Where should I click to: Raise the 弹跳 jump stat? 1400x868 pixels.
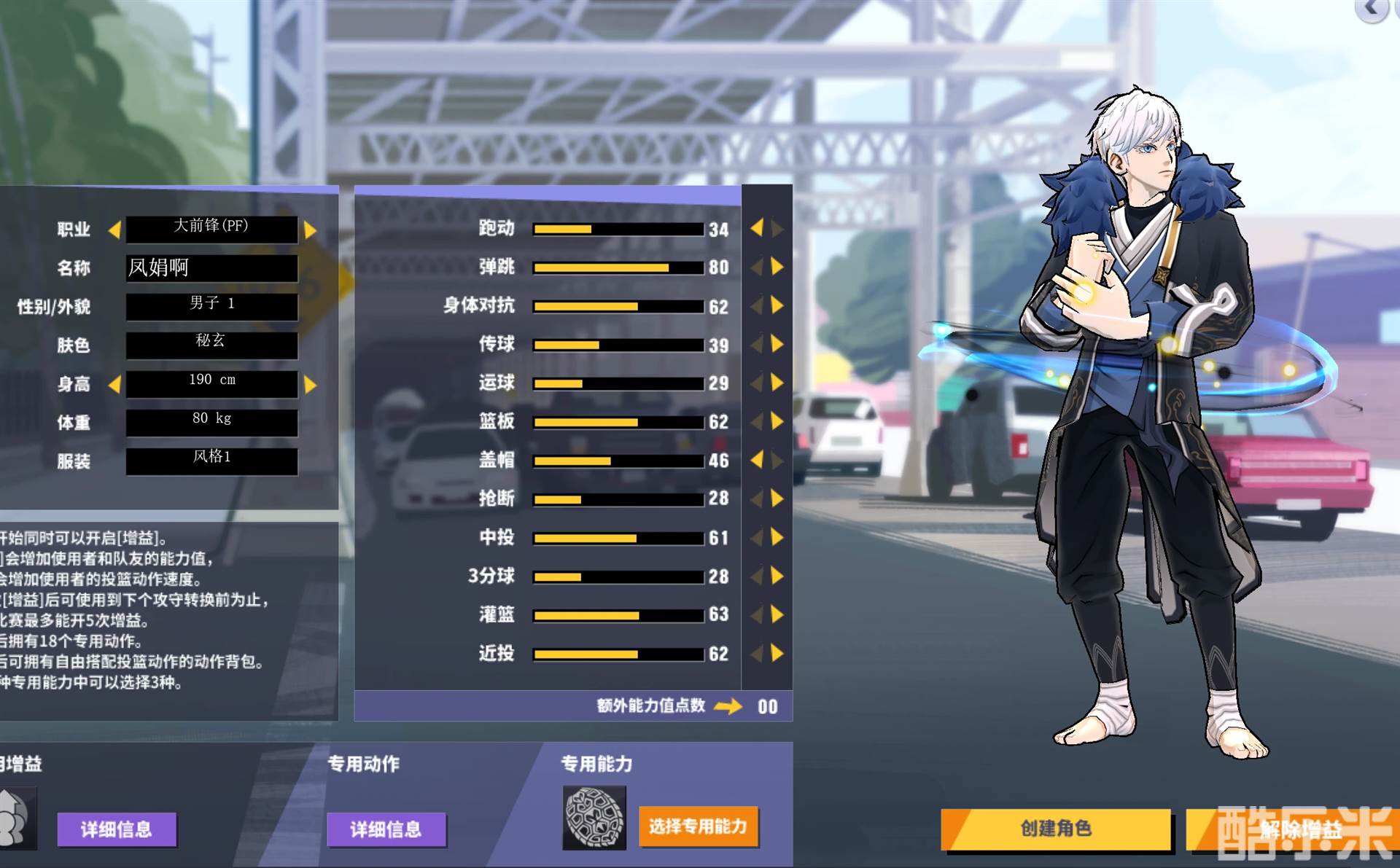[x=777, y=267]
